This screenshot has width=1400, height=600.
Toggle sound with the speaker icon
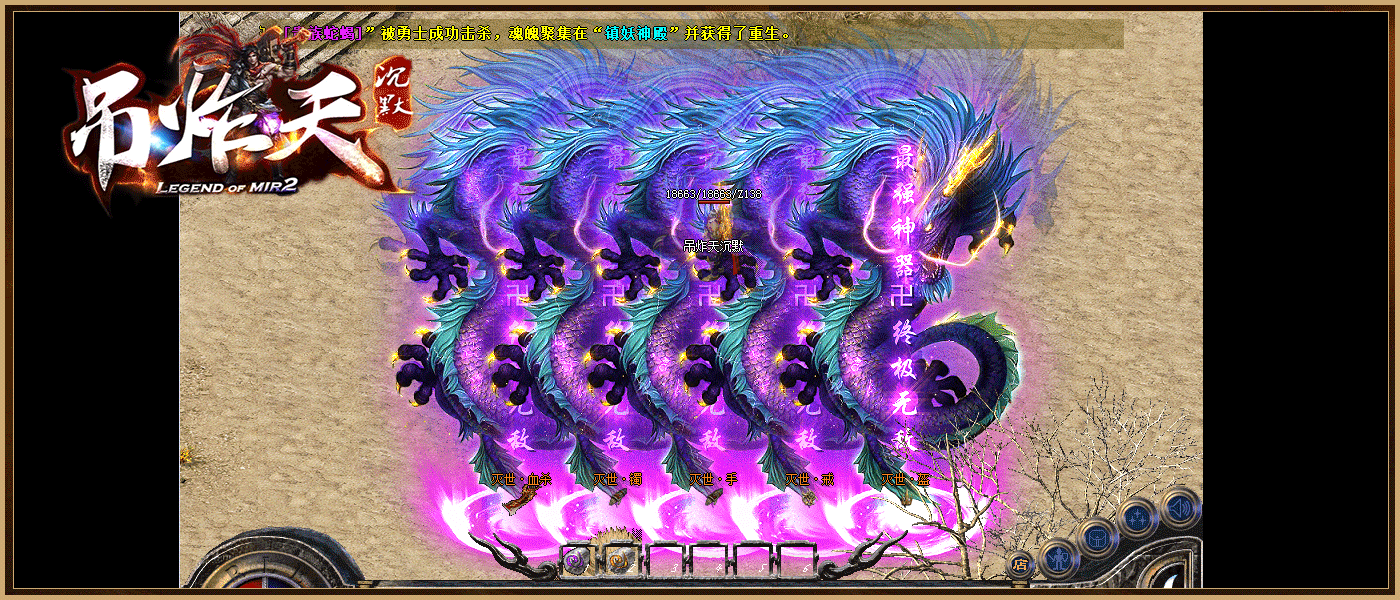tap(1180, 507)
